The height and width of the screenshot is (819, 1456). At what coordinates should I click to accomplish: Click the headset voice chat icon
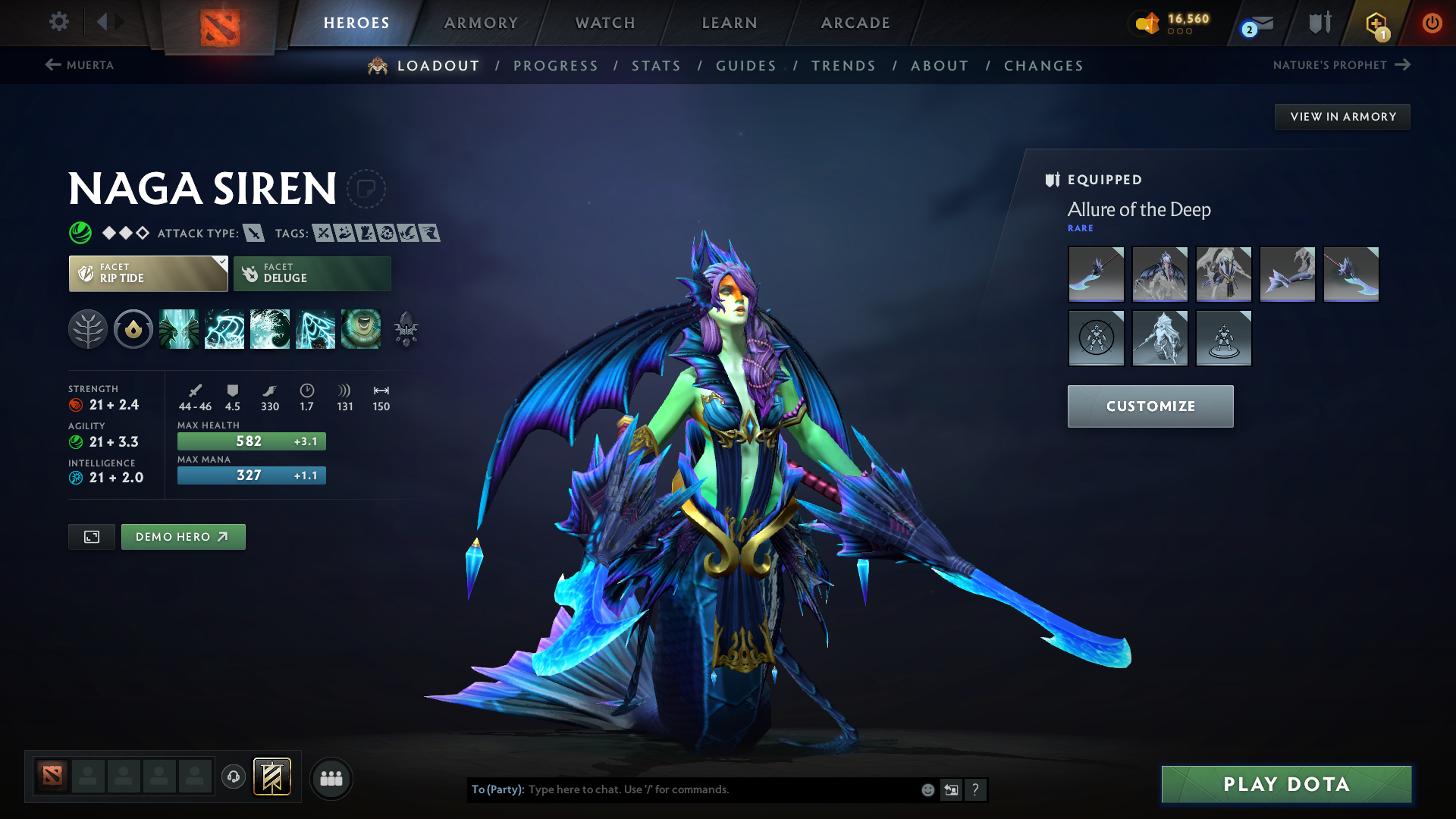tap(233, 778)
